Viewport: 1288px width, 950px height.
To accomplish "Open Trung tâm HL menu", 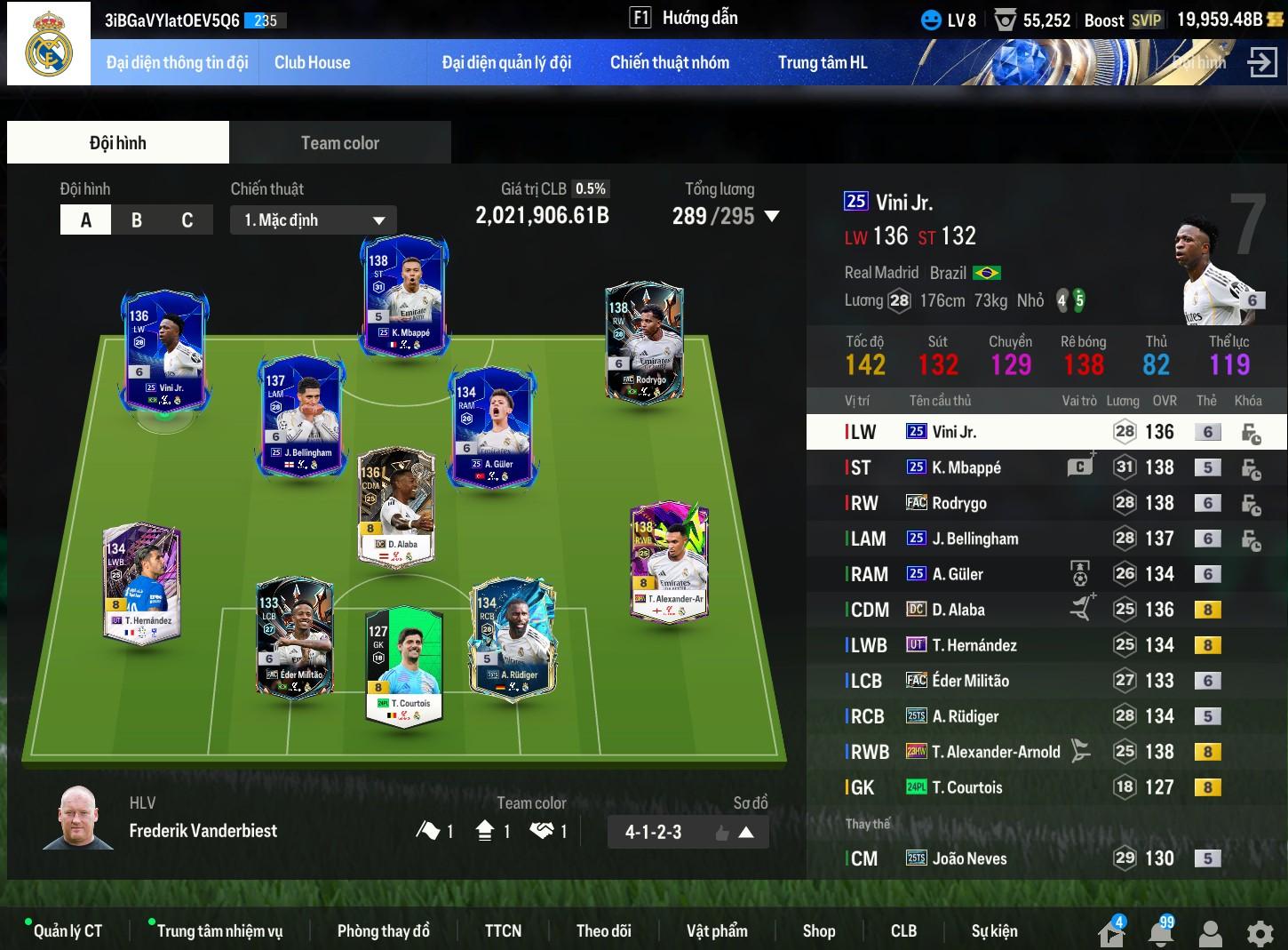I will tap(822, 62).
